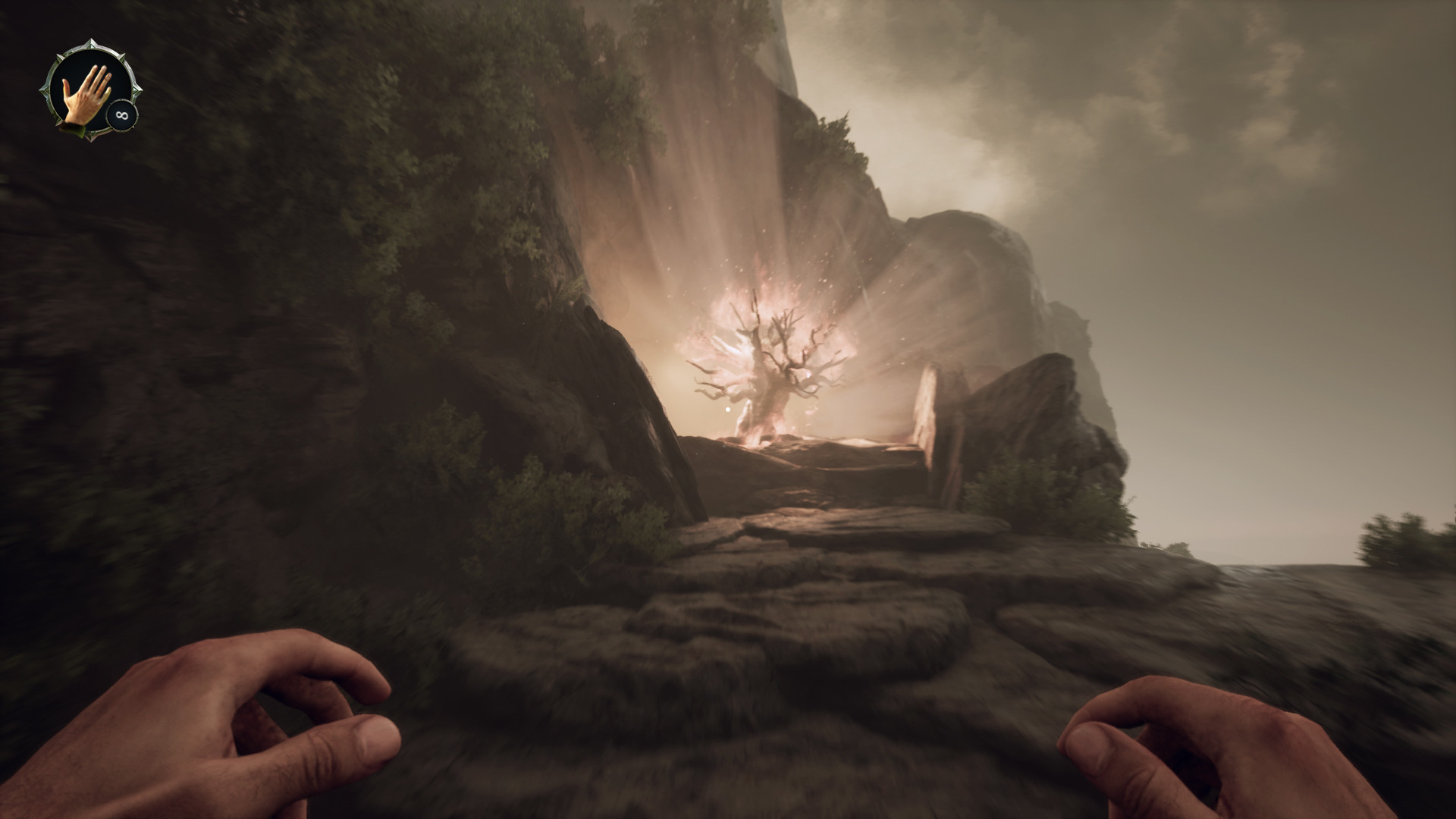Screen dimensions: 1456x819
Task: Click the infinity ammo counter badge
Action: (121, 115)
